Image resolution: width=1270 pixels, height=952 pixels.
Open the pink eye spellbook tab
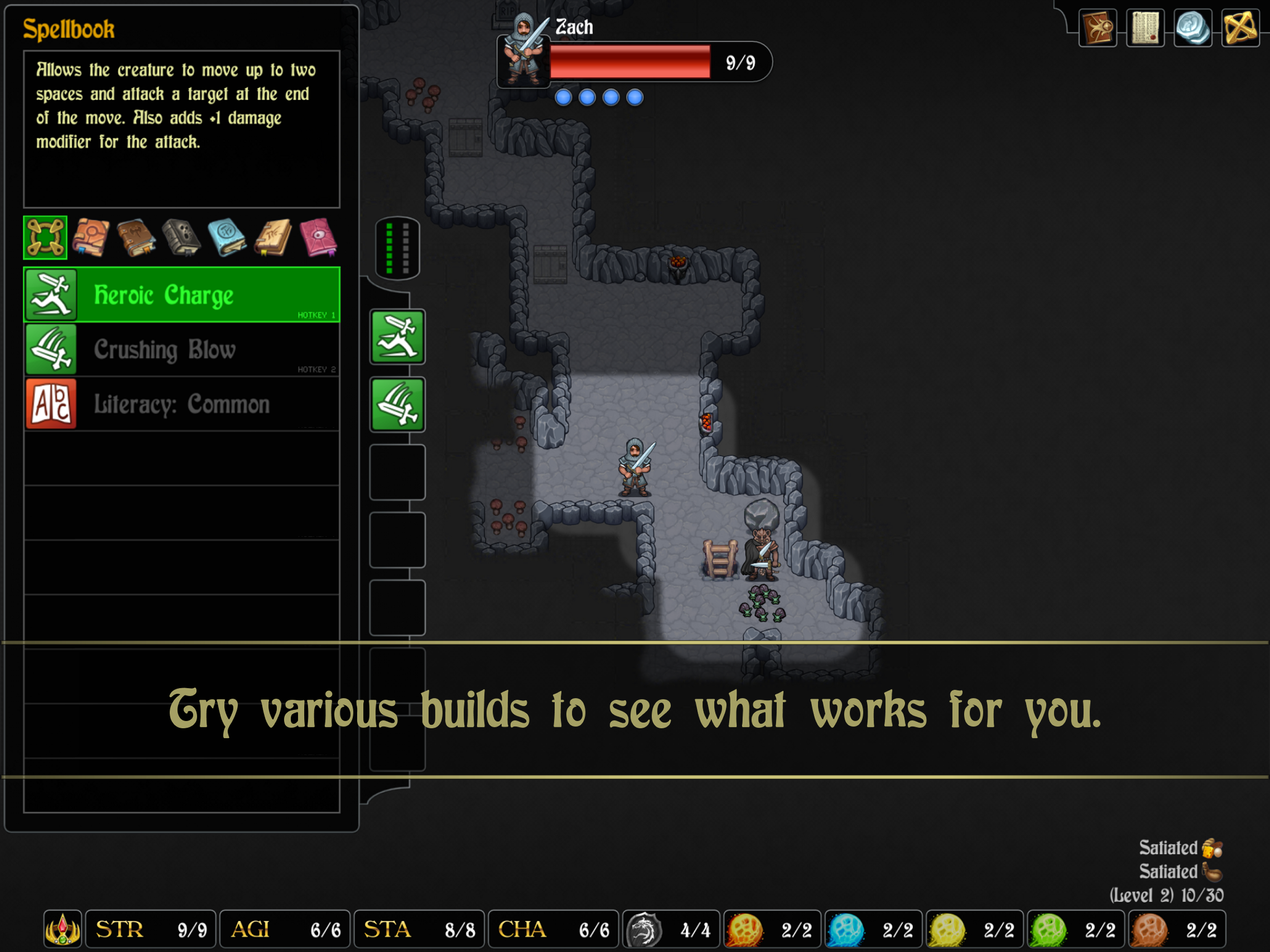point(318,237)
